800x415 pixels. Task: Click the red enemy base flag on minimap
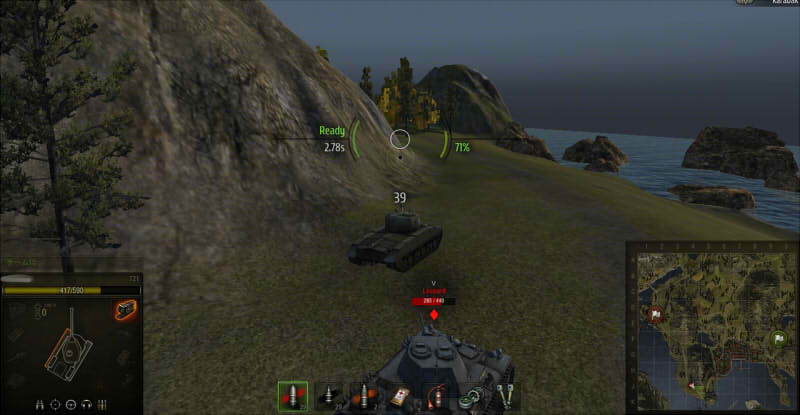coord(654,315)
